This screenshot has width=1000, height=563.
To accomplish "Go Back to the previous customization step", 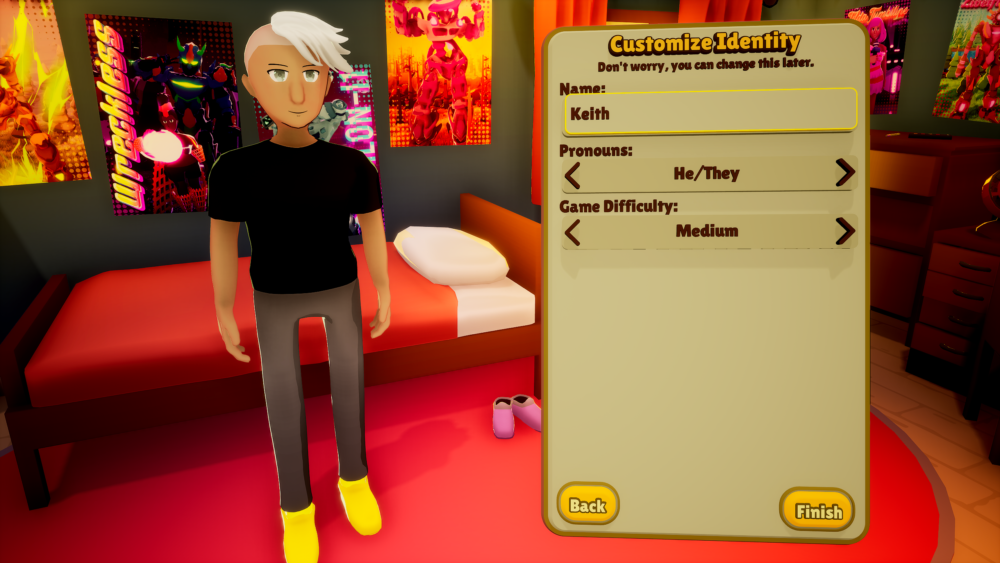I will point(588,505).
